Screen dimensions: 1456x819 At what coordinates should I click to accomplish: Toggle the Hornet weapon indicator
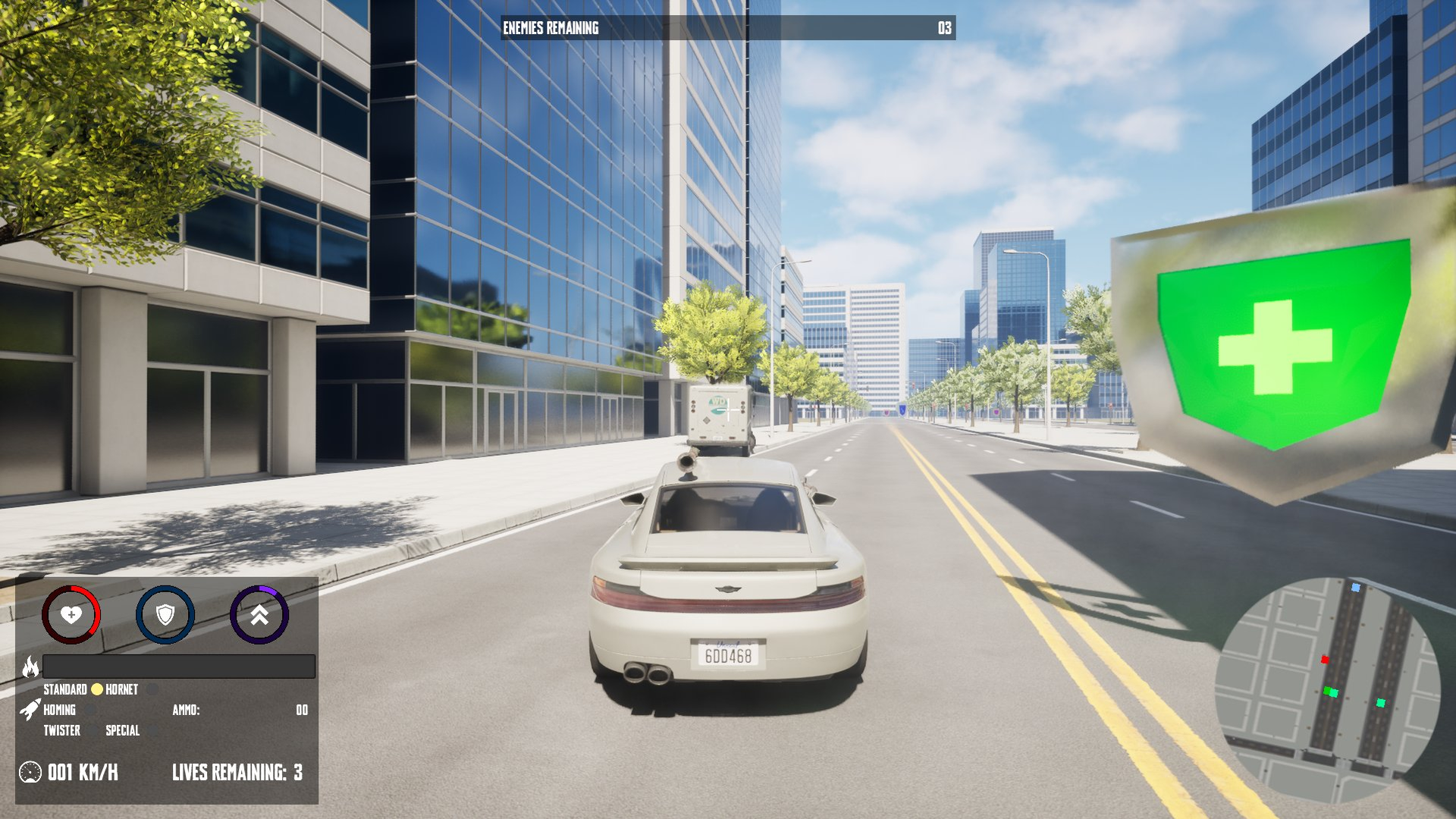(x=152, y=689)
